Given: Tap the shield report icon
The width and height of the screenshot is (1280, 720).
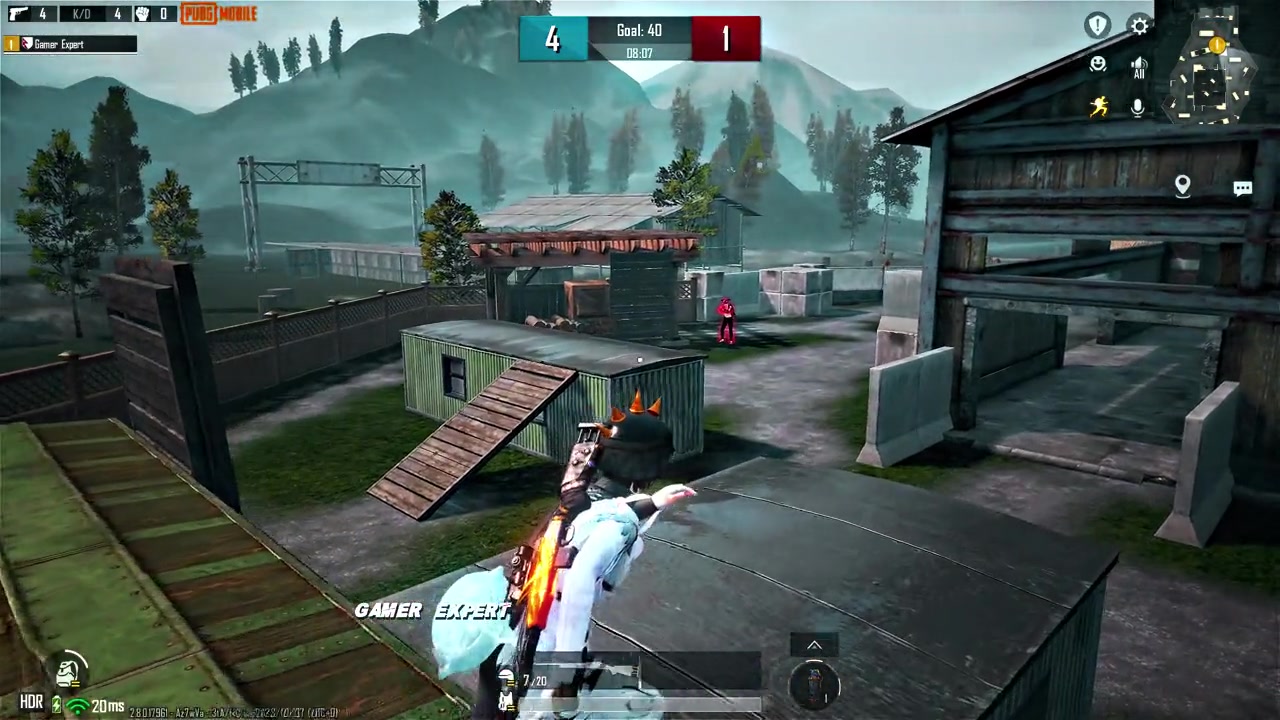Looking at the screenshot, I should (1098, 26).
